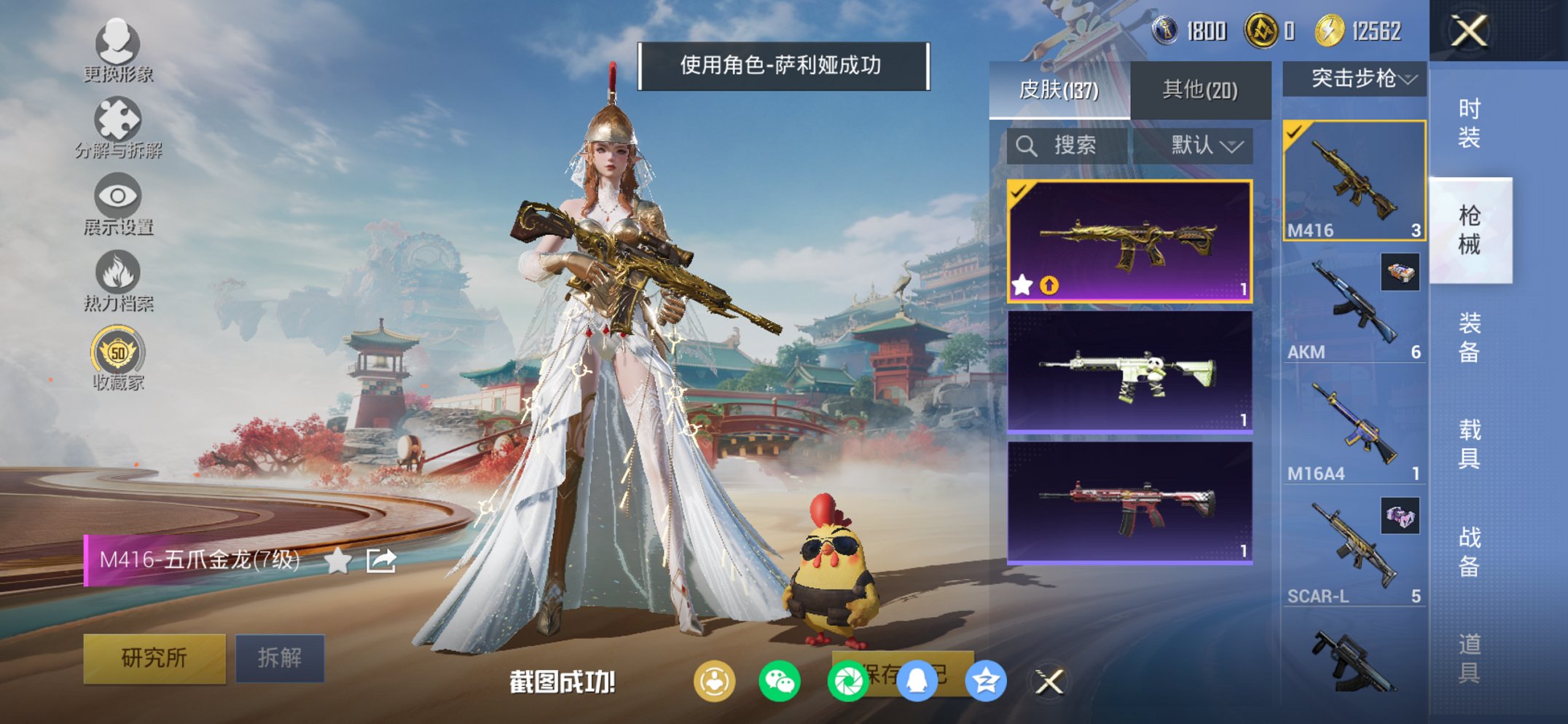Expand the 默认 sort dropdown
This screenshot has width=1568, height=724.
[x=1205, y=146]
